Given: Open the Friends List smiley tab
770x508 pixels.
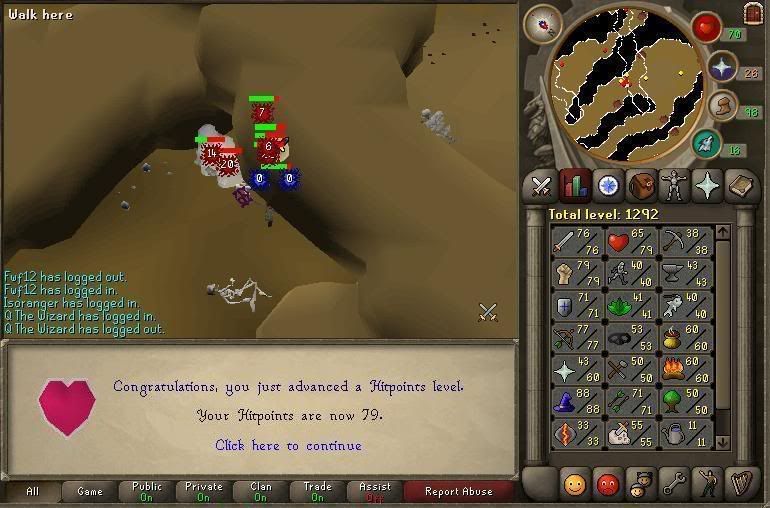Looking at the screenshot, I should (573, 484).
